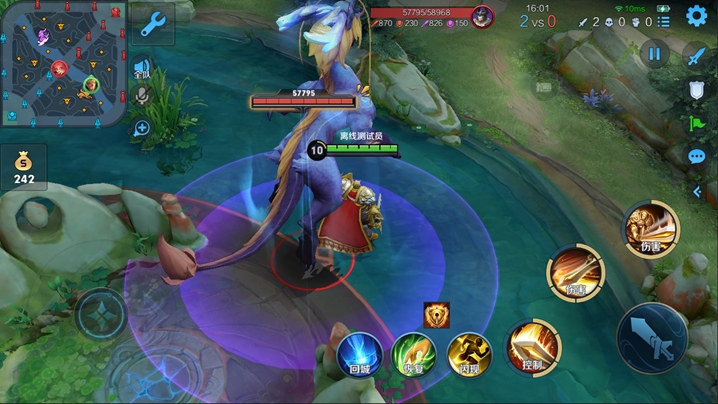Open the shop via gold coin bag
This screenshot has height=404, width=718.
(x=23, y=165)
